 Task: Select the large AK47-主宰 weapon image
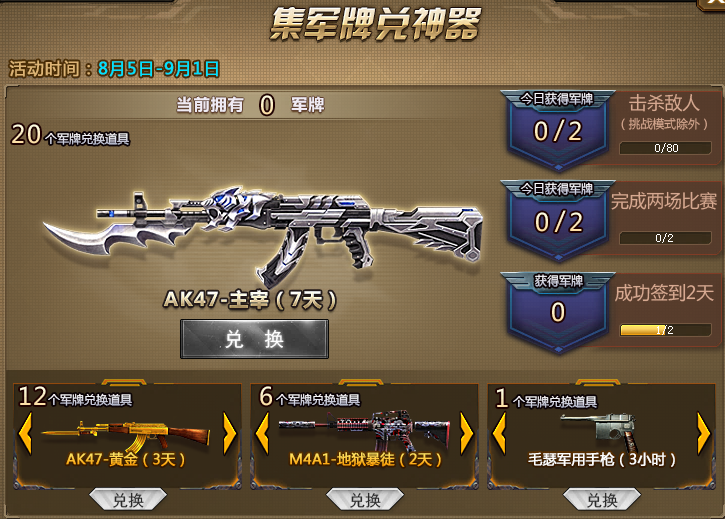[262, 228]
